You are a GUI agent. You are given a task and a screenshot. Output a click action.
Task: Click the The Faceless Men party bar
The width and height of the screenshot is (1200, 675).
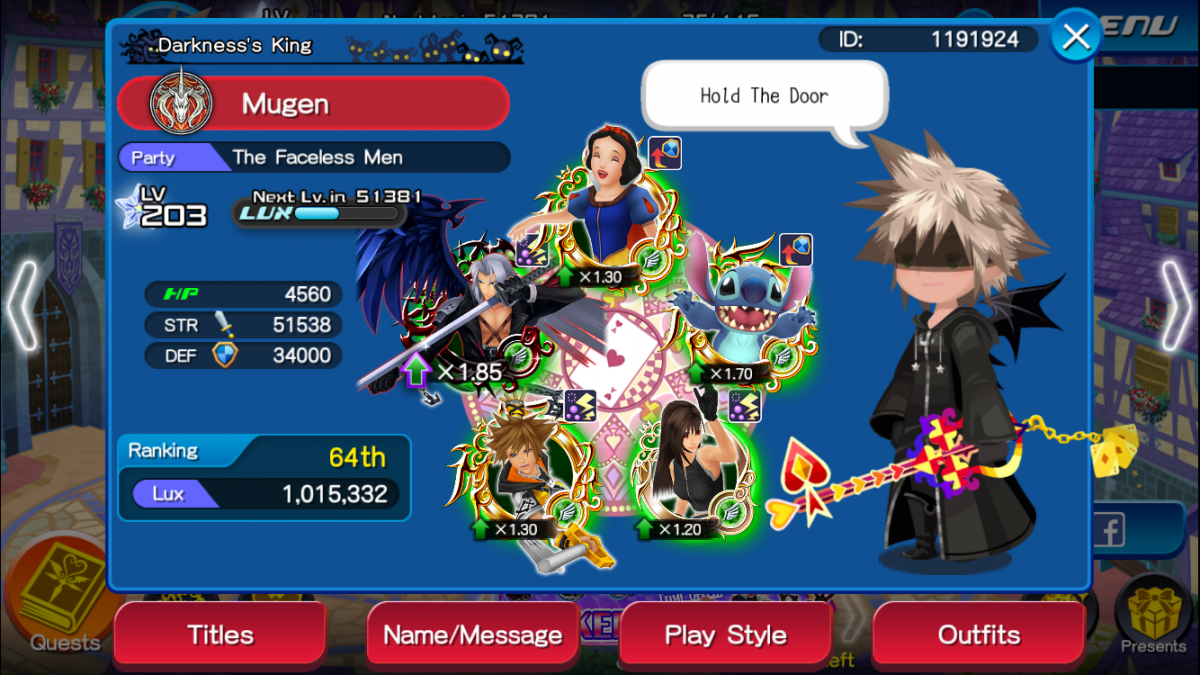click(x=313, y=157)
